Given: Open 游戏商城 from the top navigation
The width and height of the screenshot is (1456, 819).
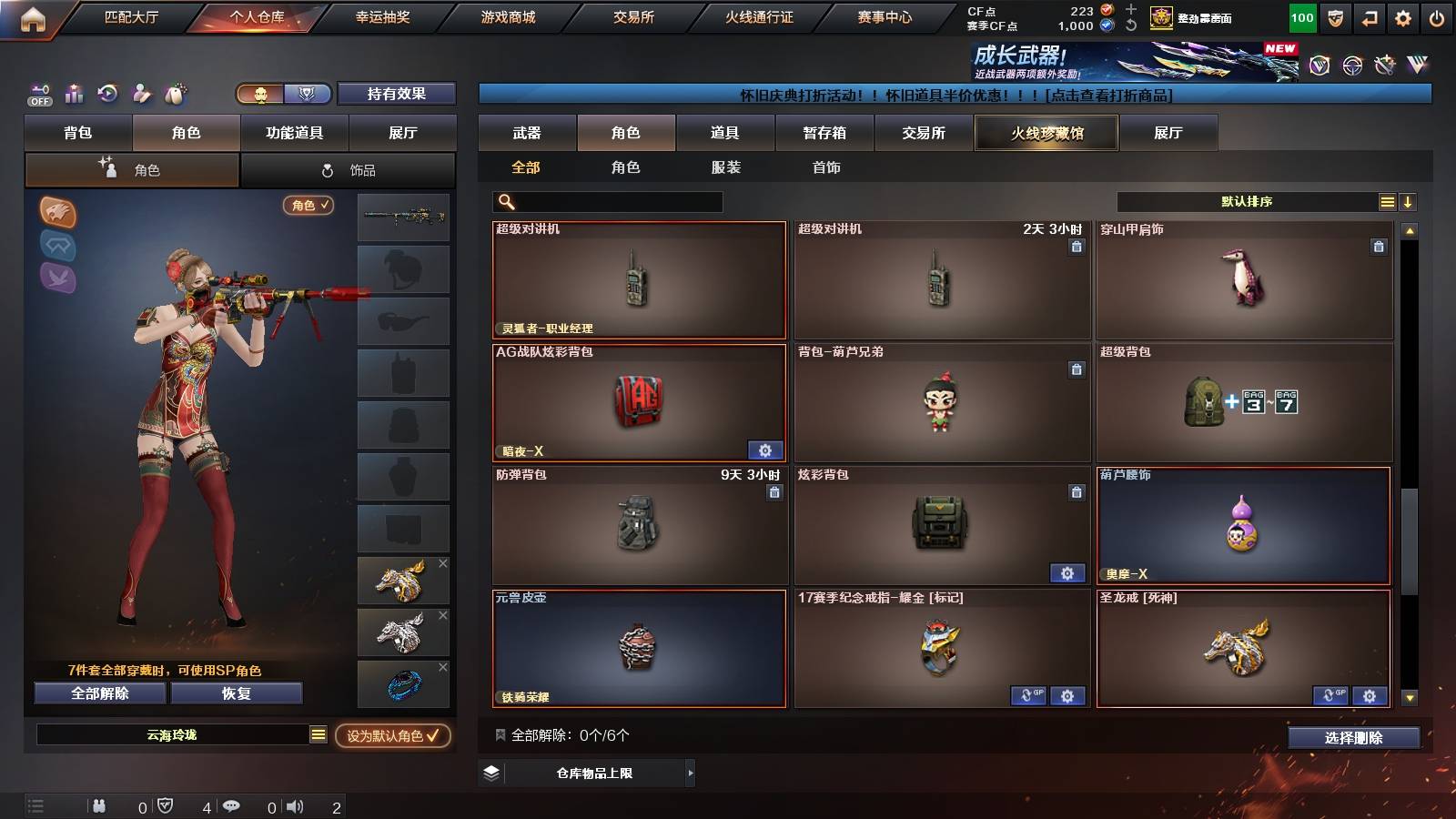Looking at the screenshot, I should (507, 15).
